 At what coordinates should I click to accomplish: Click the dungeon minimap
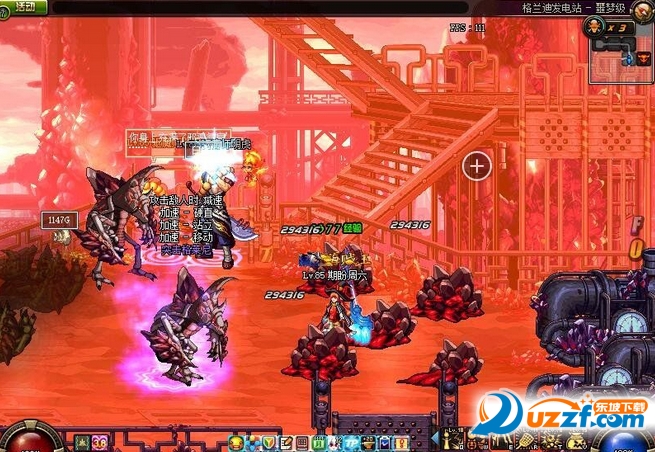pyautogui.click(x=621, y=48)
